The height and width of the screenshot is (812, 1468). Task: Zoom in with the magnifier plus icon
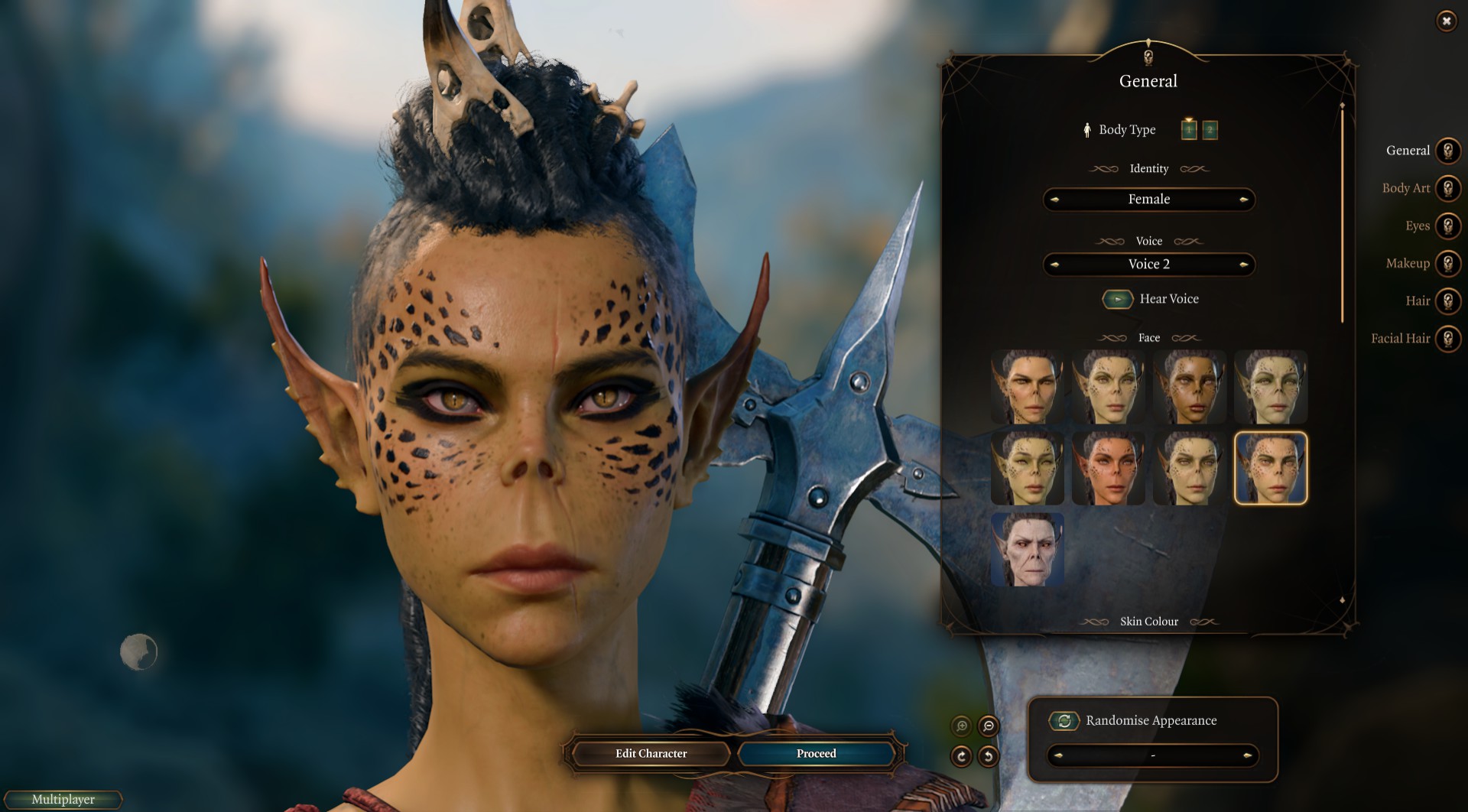[x=962, y=726]
